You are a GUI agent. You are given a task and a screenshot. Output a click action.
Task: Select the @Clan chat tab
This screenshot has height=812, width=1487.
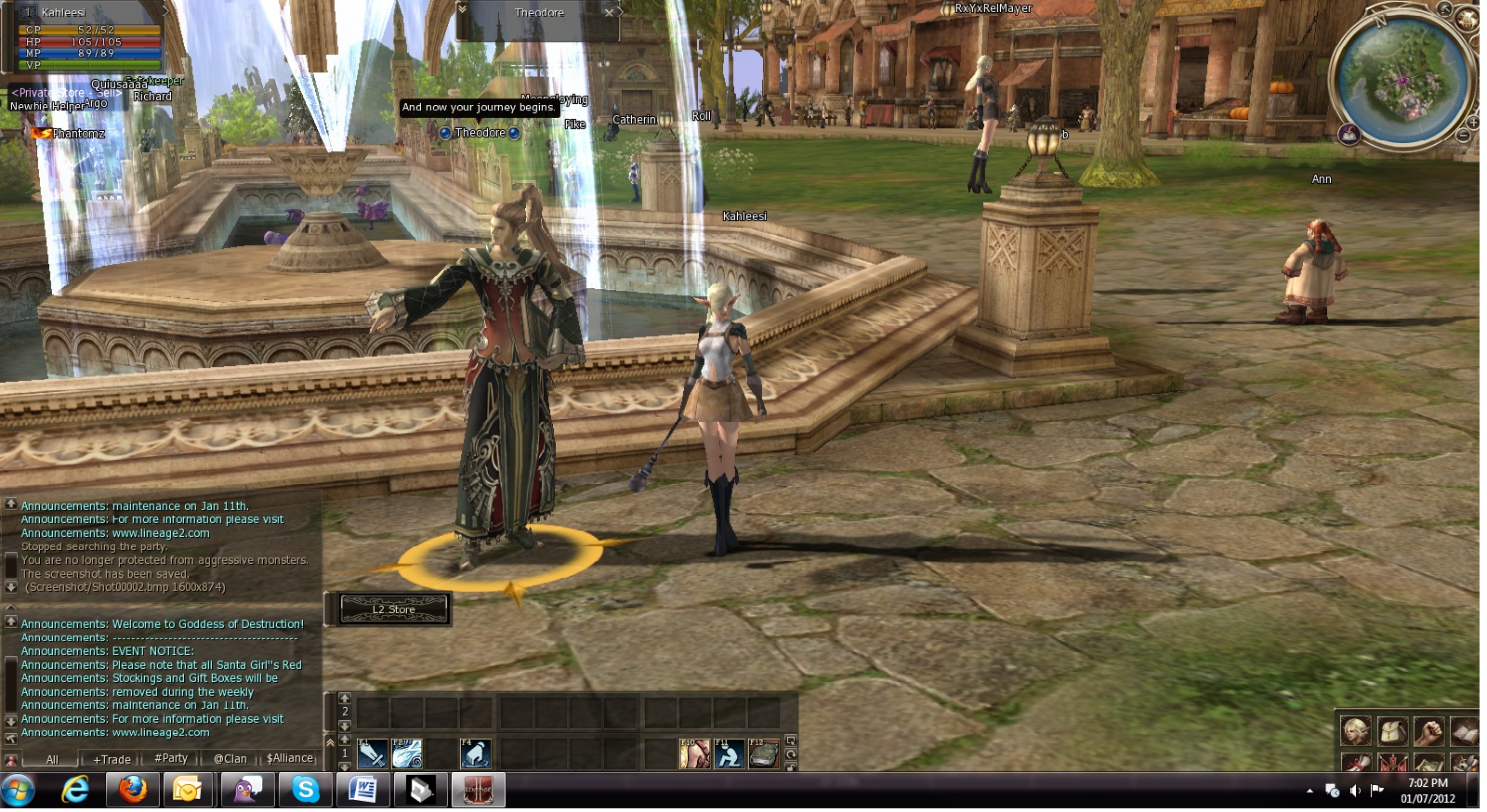coord(230,759)
